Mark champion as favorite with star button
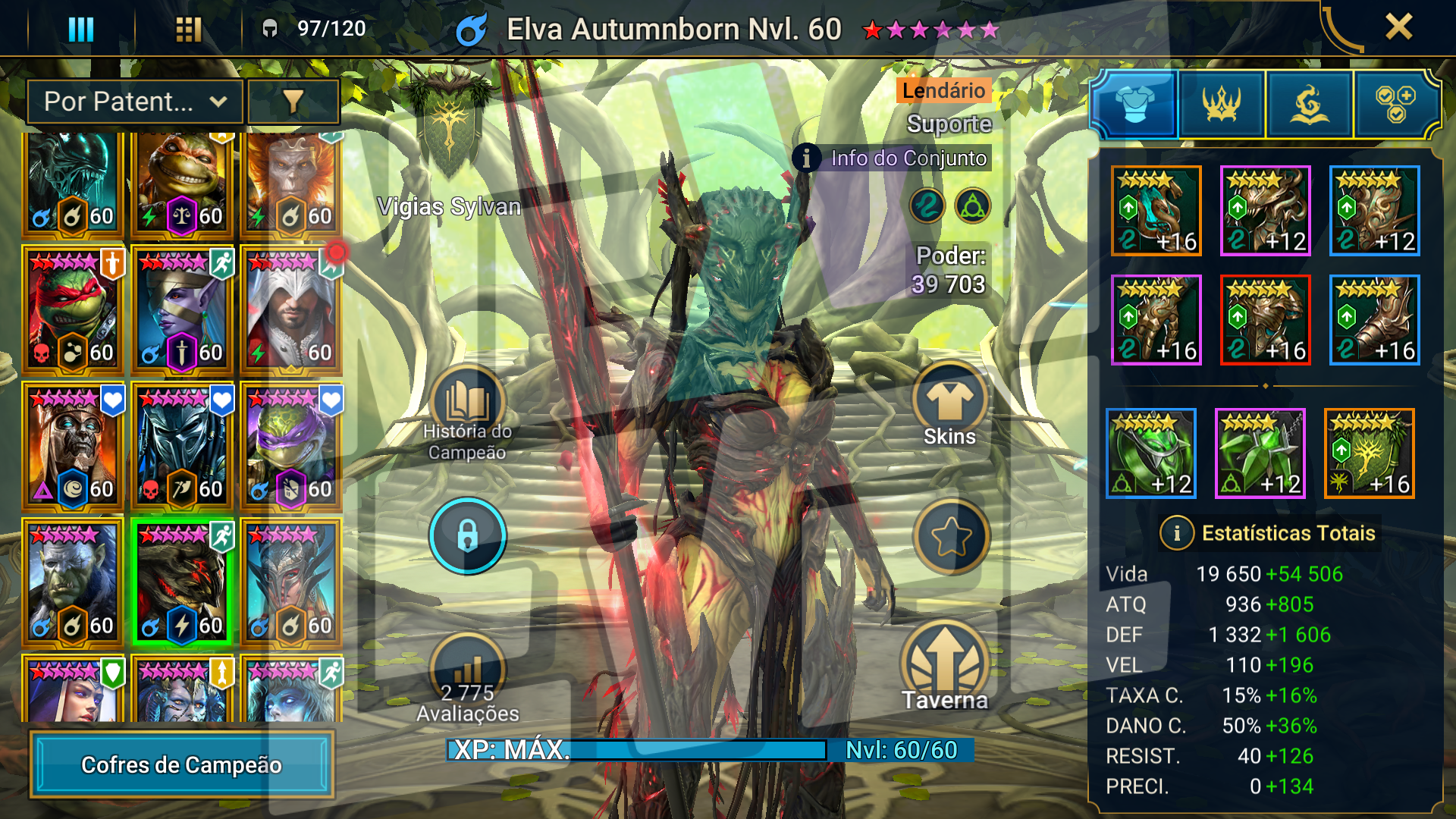 point(951,537)
